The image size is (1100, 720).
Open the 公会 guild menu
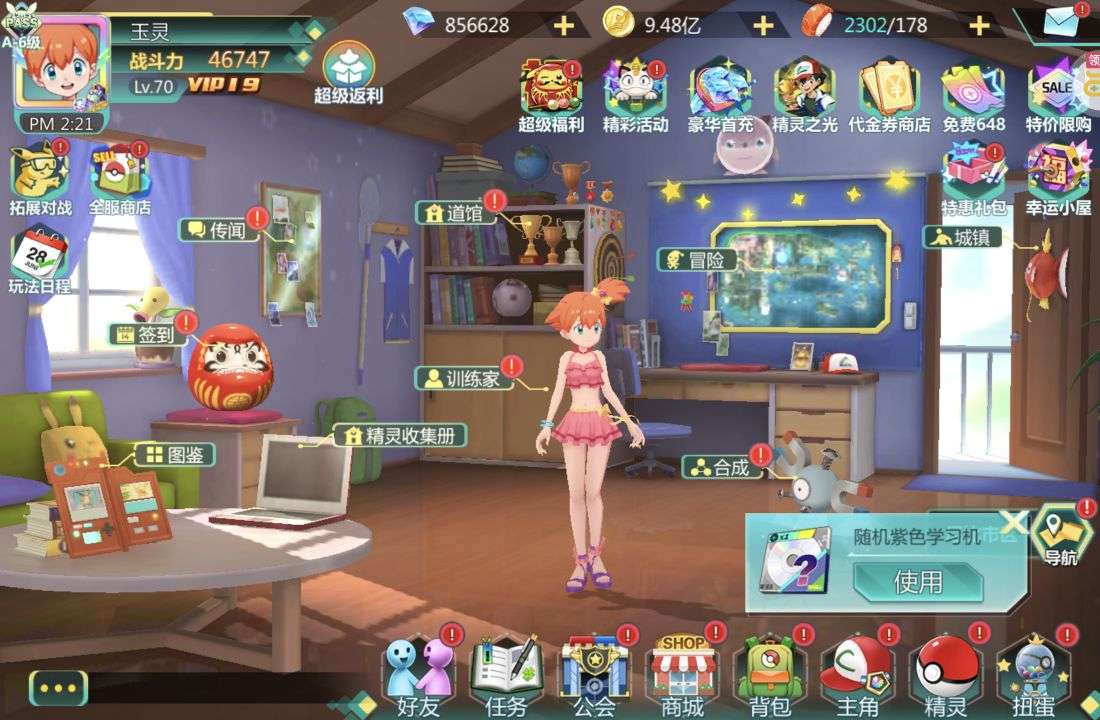point(594,673)
